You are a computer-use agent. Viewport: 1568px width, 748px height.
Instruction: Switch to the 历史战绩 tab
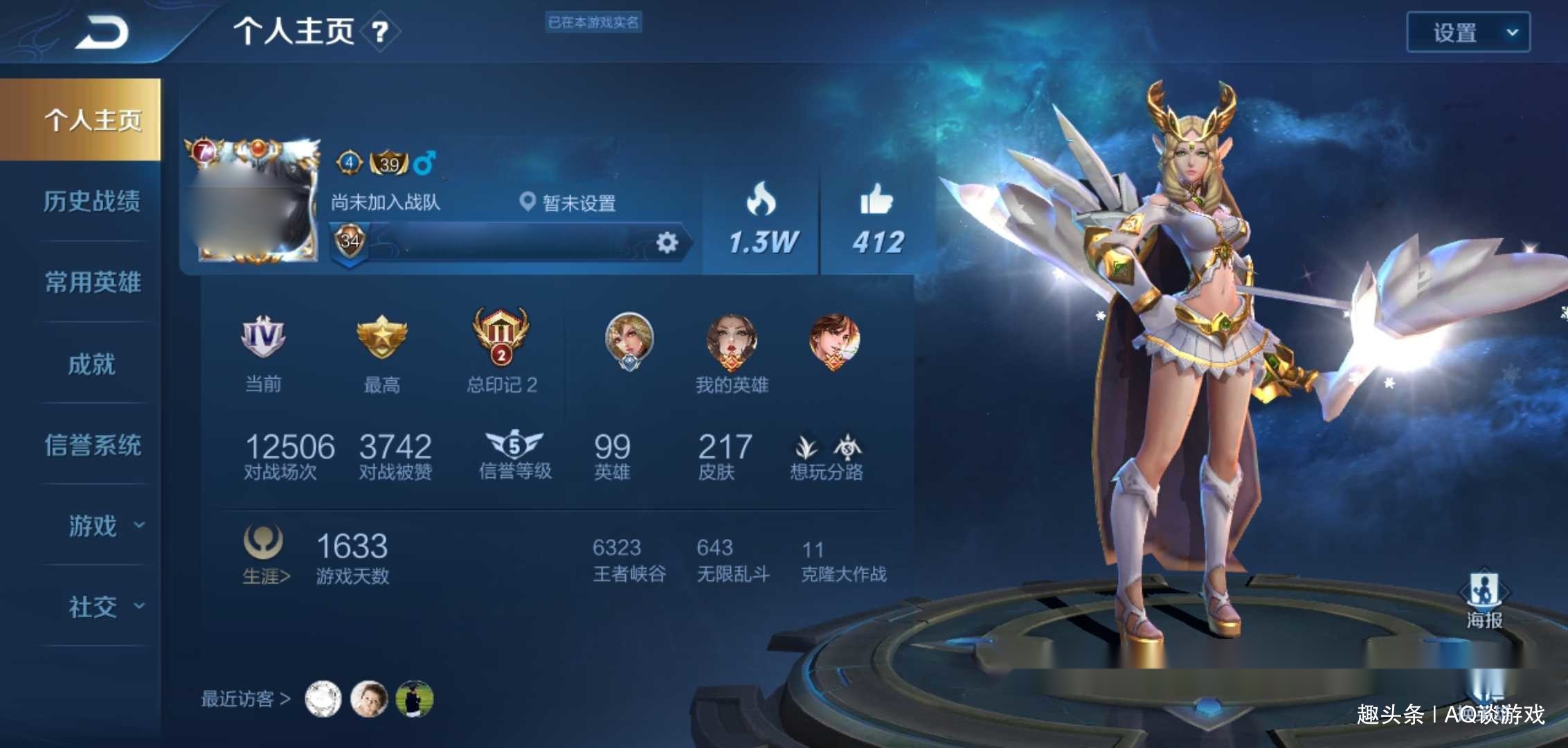coord(92,202)
